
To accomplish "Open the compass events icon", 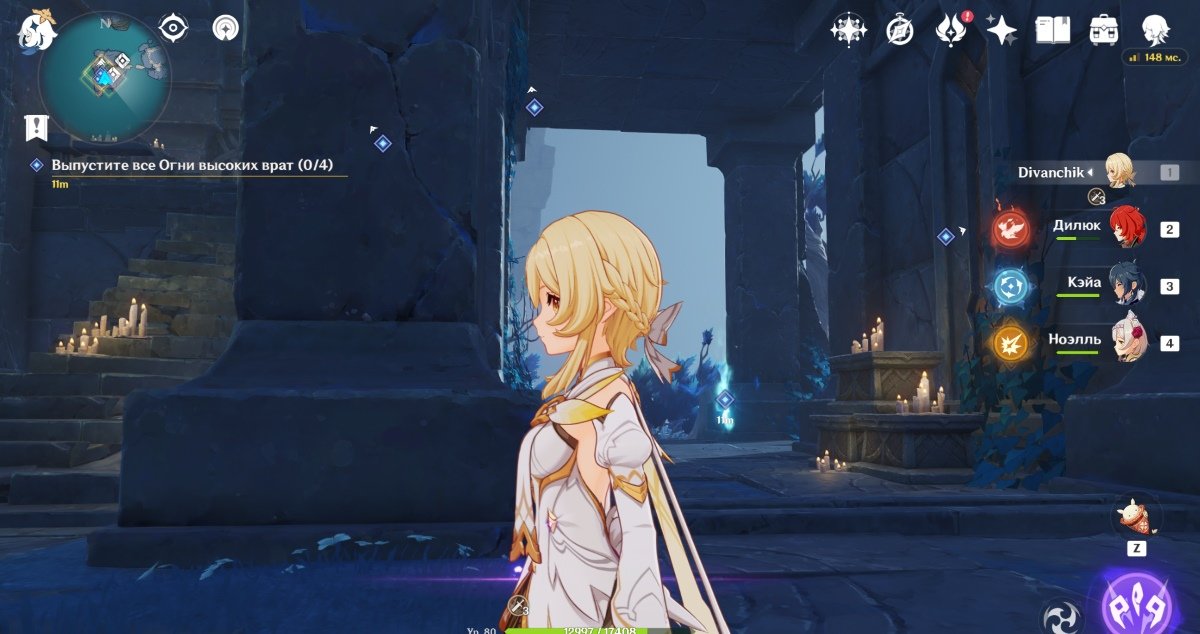I will pyautogui.click(x=900, y=30).
